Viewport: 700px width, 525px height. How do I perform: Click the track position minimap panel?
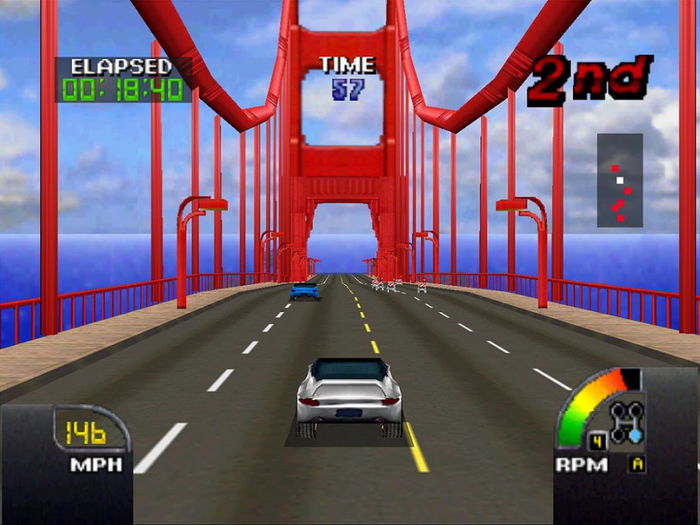pyautogui.click(x=620, y=180)
